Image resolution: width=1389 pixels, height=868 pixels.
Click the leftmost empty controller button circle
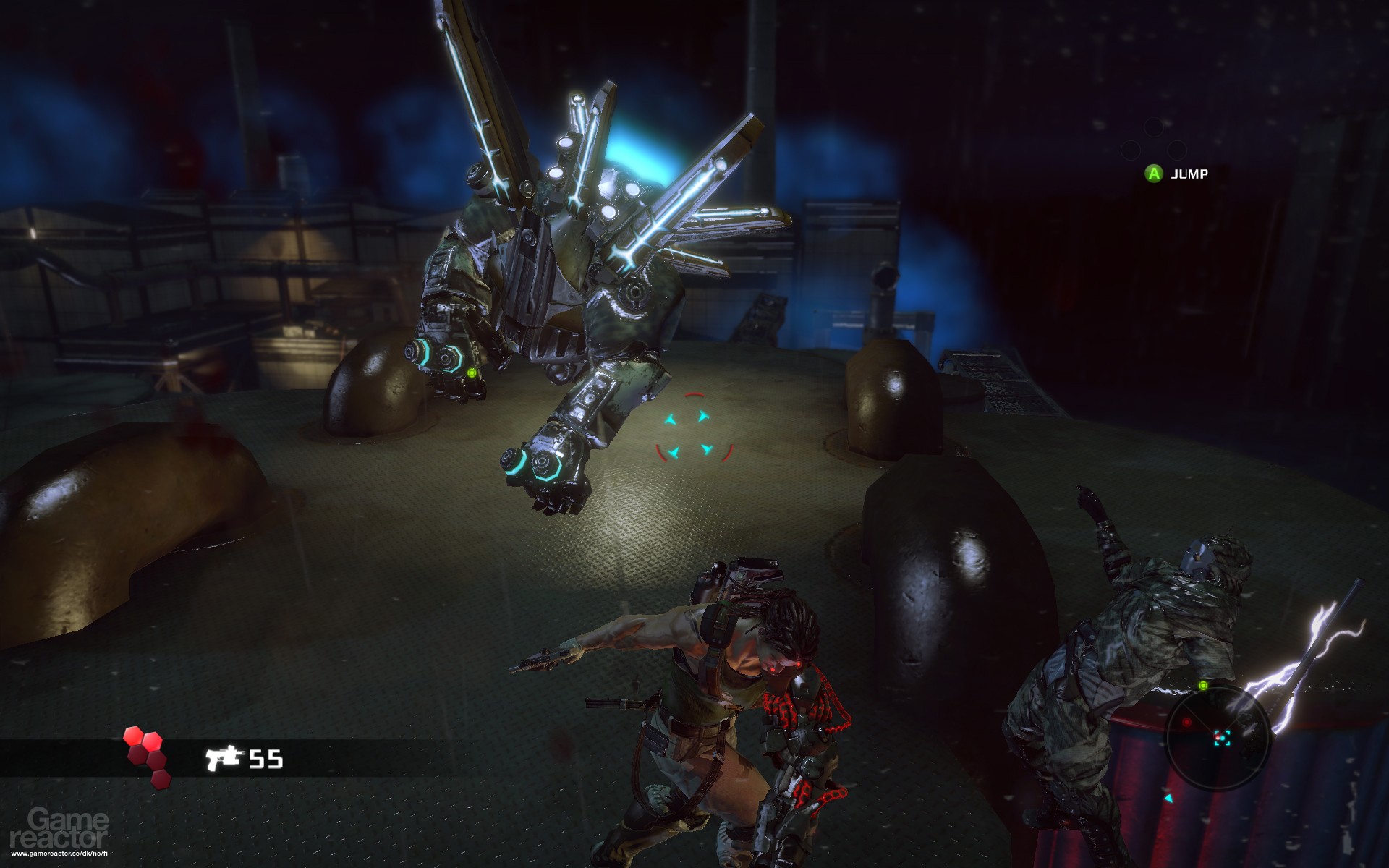[1130, 150]
